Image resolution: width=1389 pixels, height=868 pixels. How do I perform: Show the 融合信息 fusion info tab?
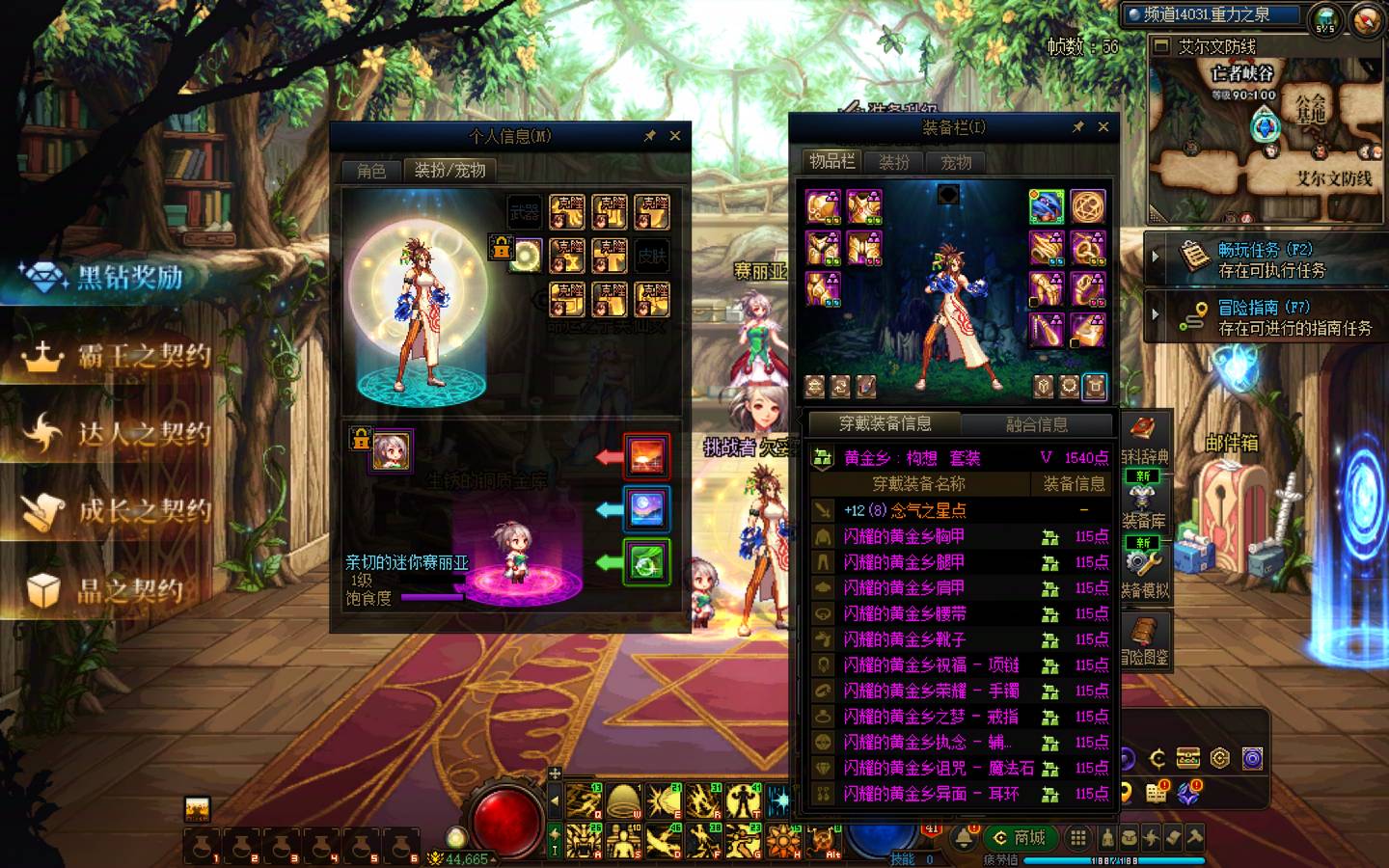point(1037,424)
